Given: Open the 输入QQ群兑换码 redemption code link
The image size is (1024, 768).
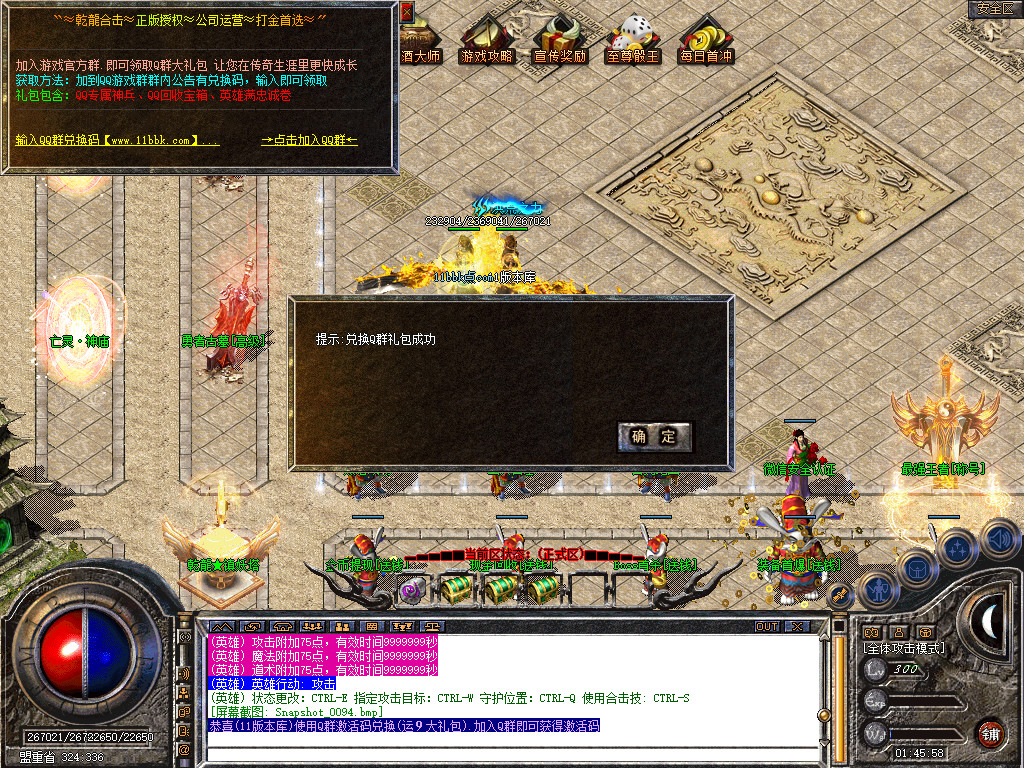Looking at the screenshot, I should (x=117, y=141).
